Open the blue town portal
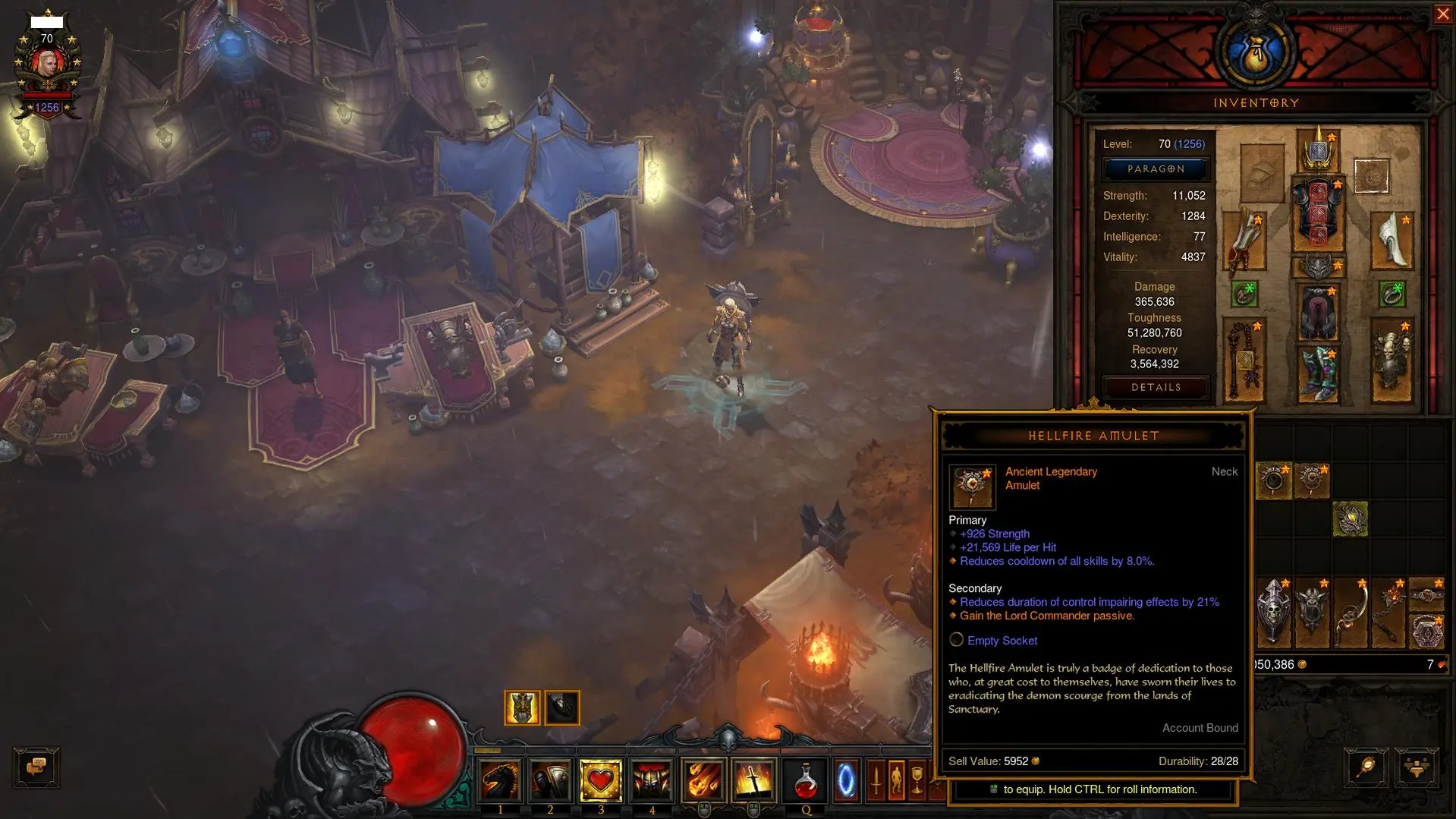This screenshot has width=1456, height=819. tap(845, 780)
